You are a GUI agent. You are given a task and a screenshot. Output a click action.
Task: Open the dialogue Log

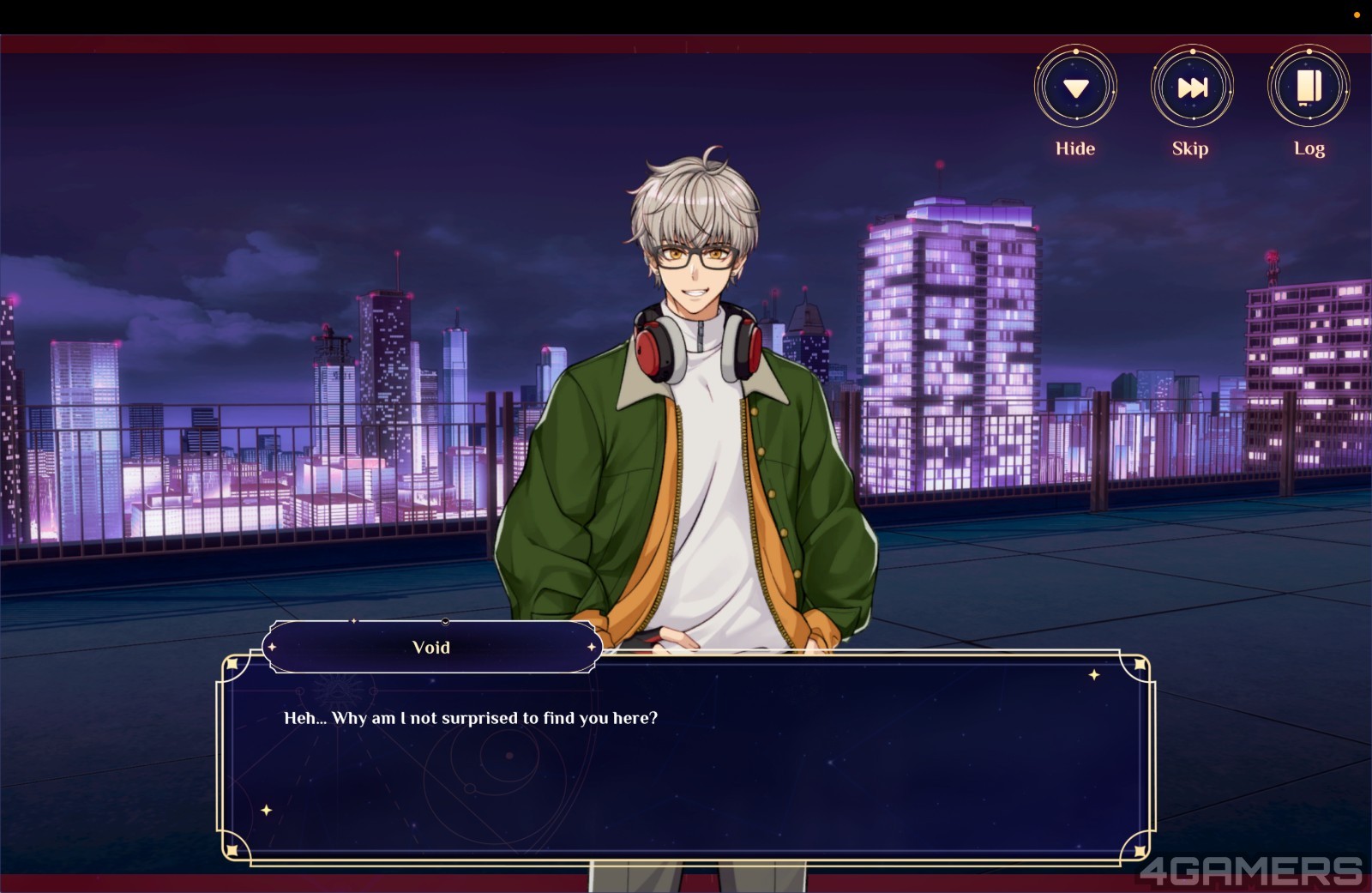pyautogui.click(x=1309, y=87)
